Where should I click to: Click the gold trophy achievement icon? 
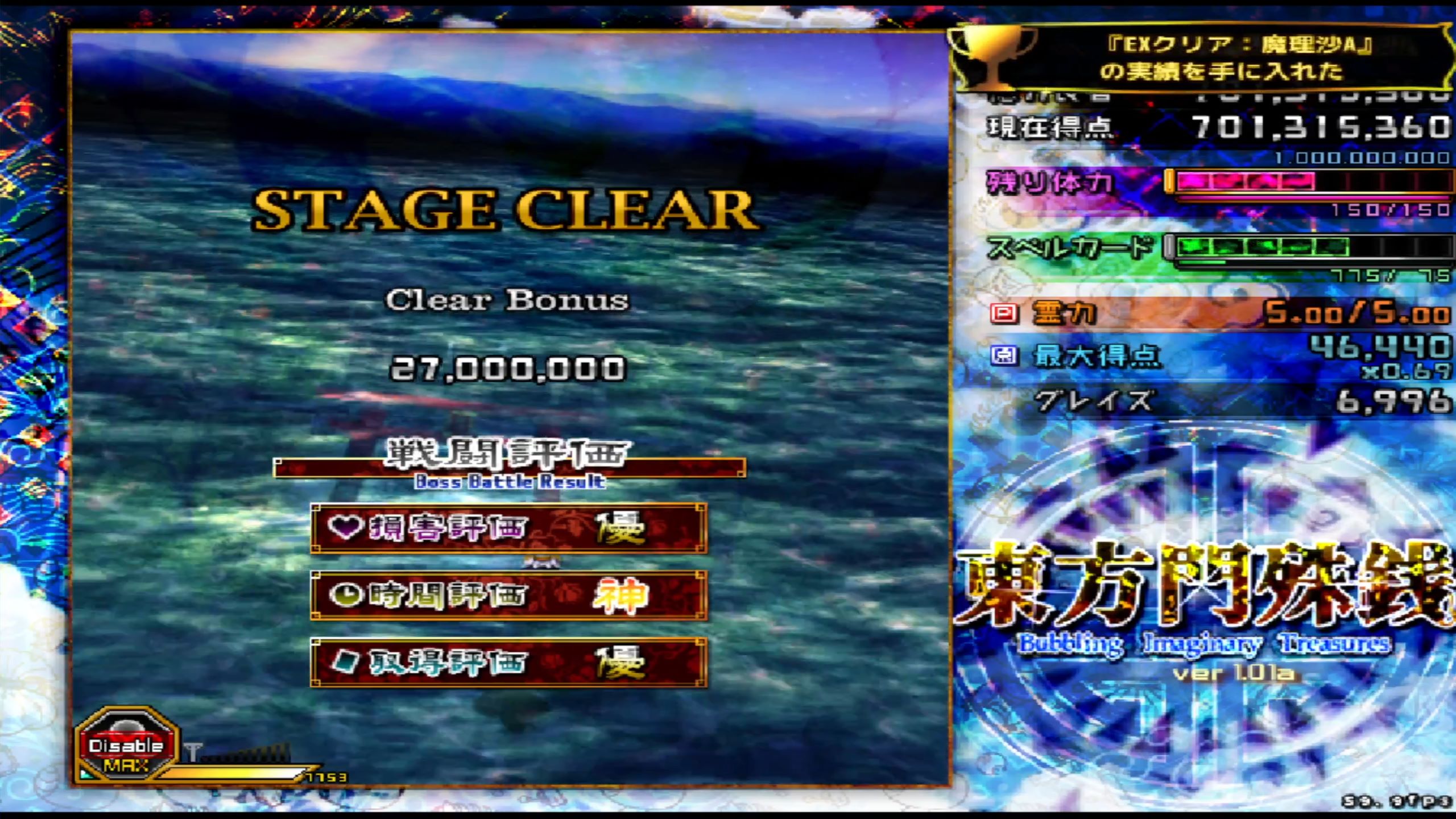point(992,57)
